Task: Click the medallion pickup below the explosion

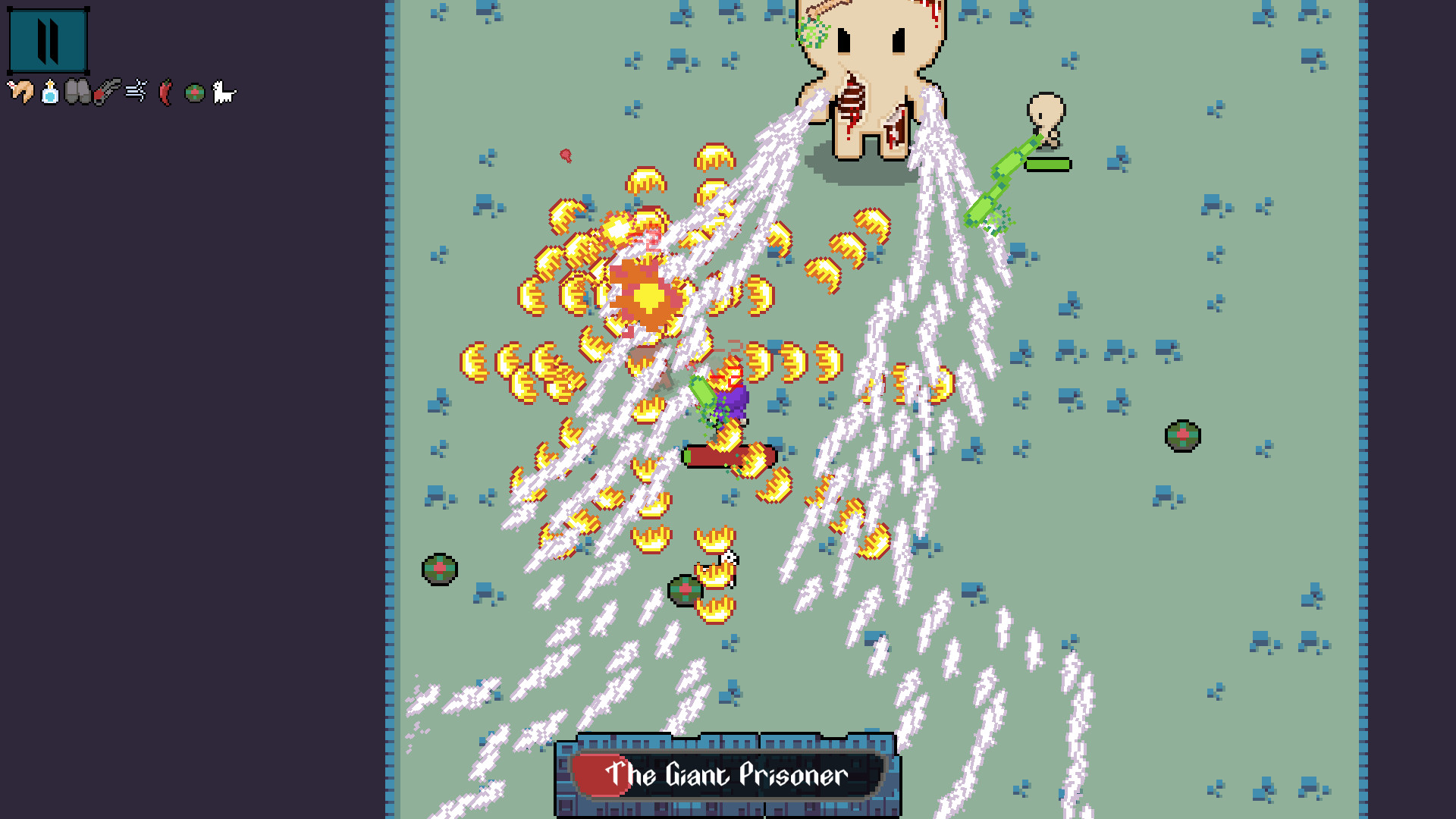Action: (685, 588)
